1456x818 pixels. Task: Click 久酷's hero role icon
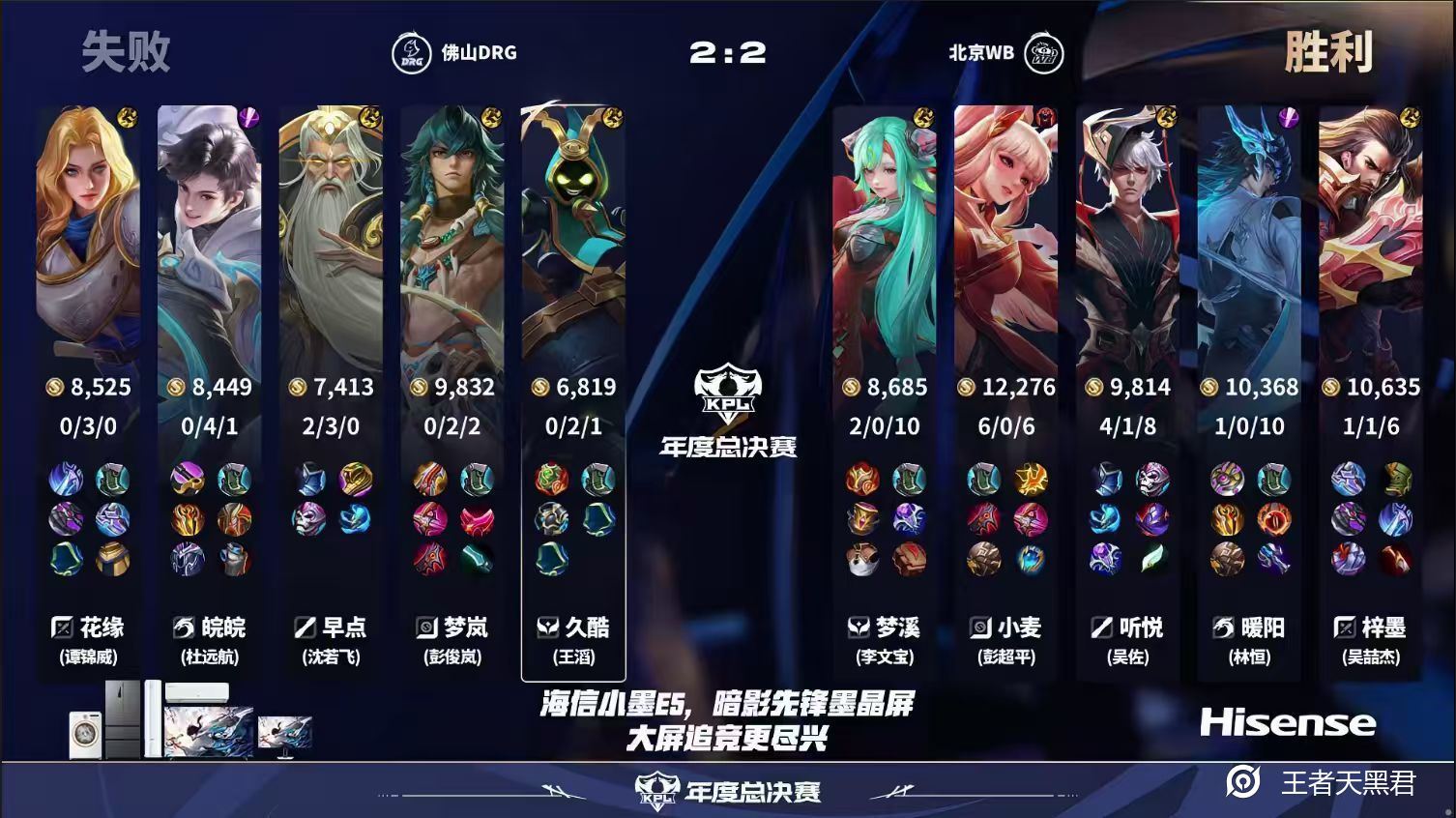click(x=547, y=628)
